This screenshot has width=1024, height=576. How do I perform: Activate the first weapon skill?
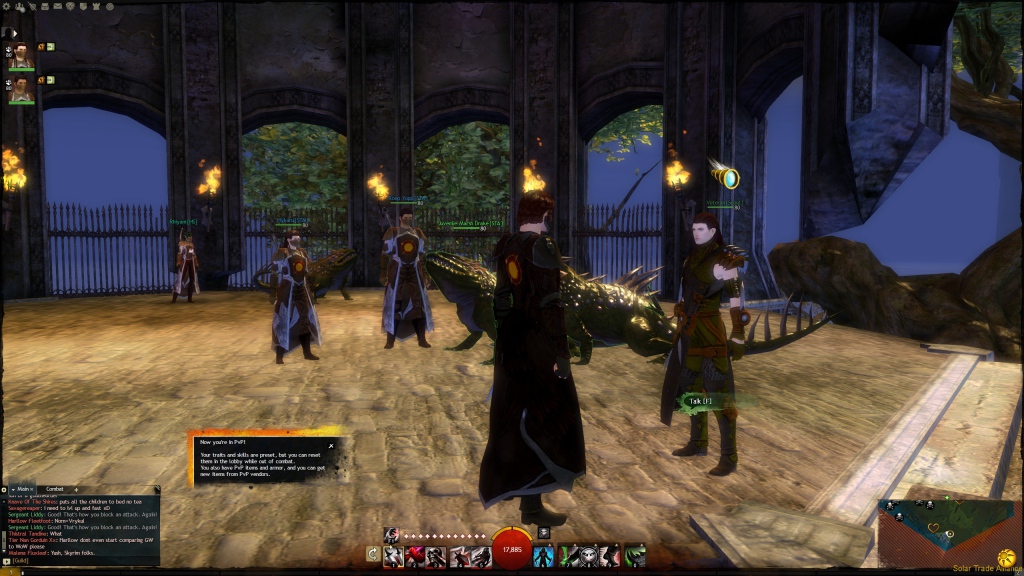[392, 555]
